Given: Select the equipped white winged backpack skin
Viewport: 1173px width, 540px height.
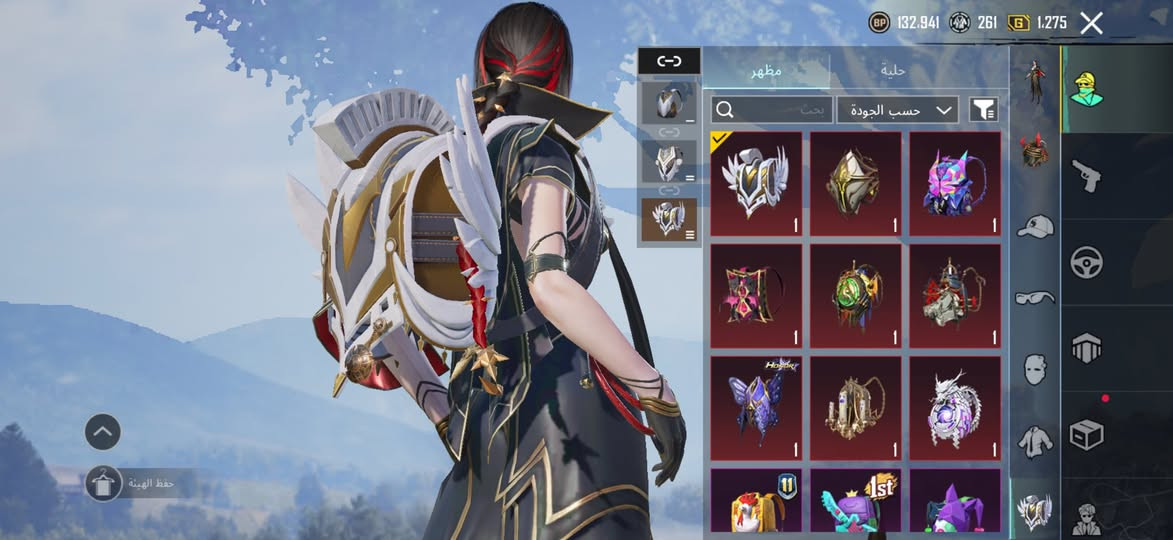Looking at the screenshot, I should pyautogui.click(x=756, y=184).
